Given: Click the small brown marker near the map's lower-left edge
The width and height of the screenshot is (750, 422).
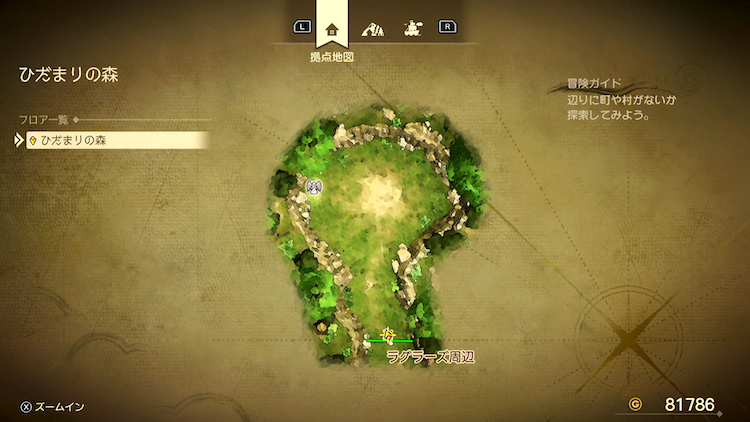Looking at the screenshot, I should (321, 326).
